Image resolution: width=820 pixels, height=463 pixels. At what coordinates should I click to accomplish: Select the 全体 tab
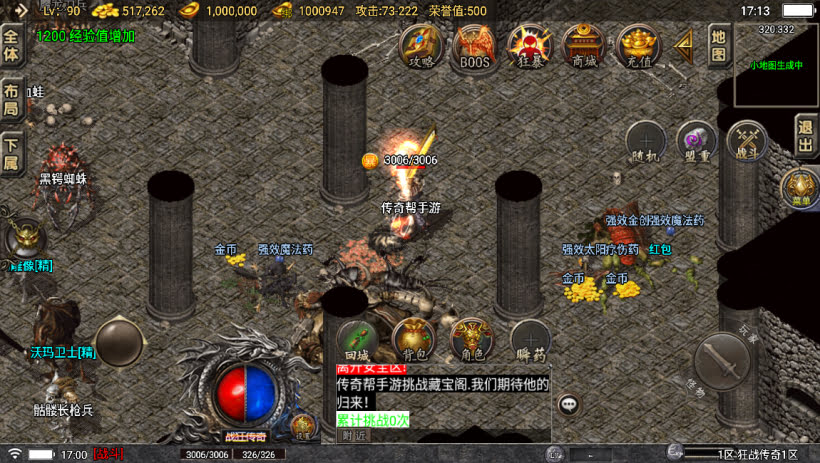11,46
